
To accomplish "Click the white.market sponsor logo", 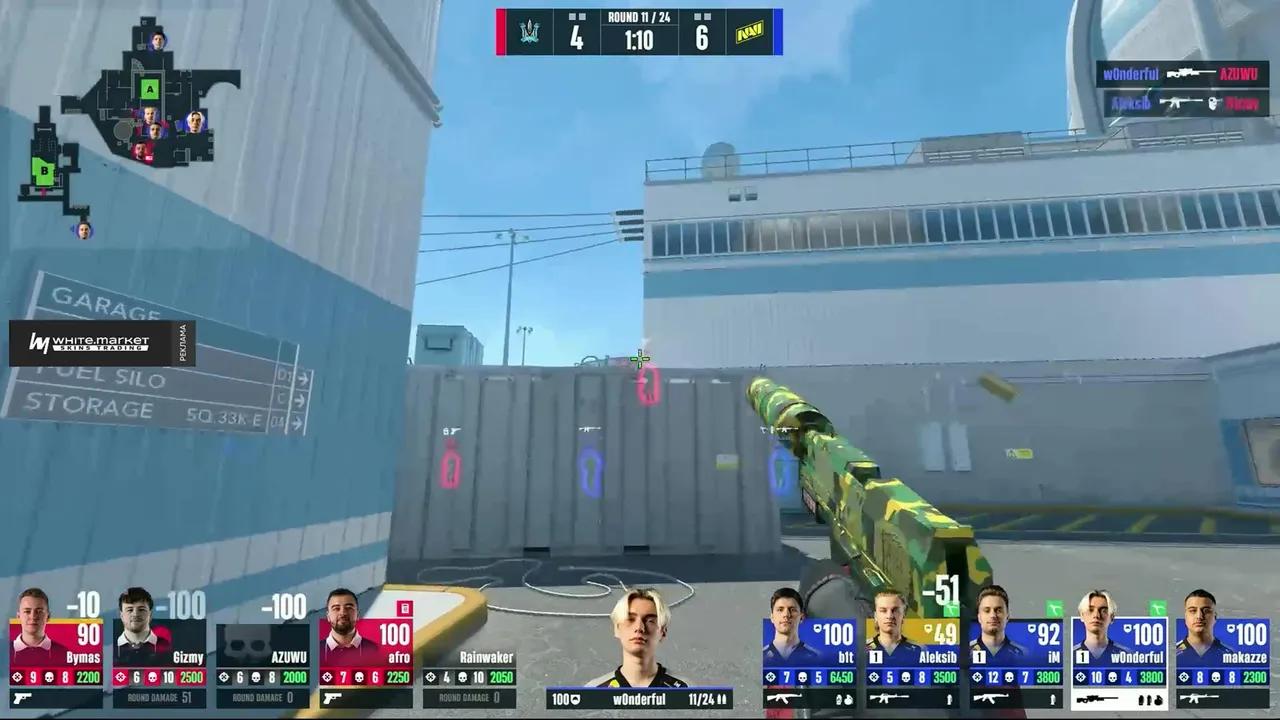I will point(90,343).
